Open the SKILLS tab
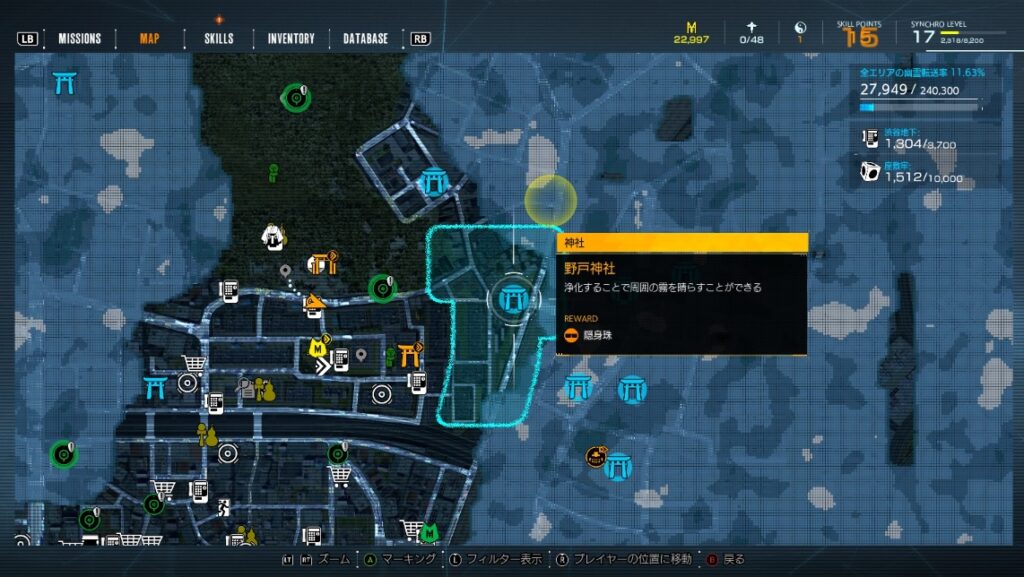The width and height of the screenshot is (1024, 577). point(219,39)
